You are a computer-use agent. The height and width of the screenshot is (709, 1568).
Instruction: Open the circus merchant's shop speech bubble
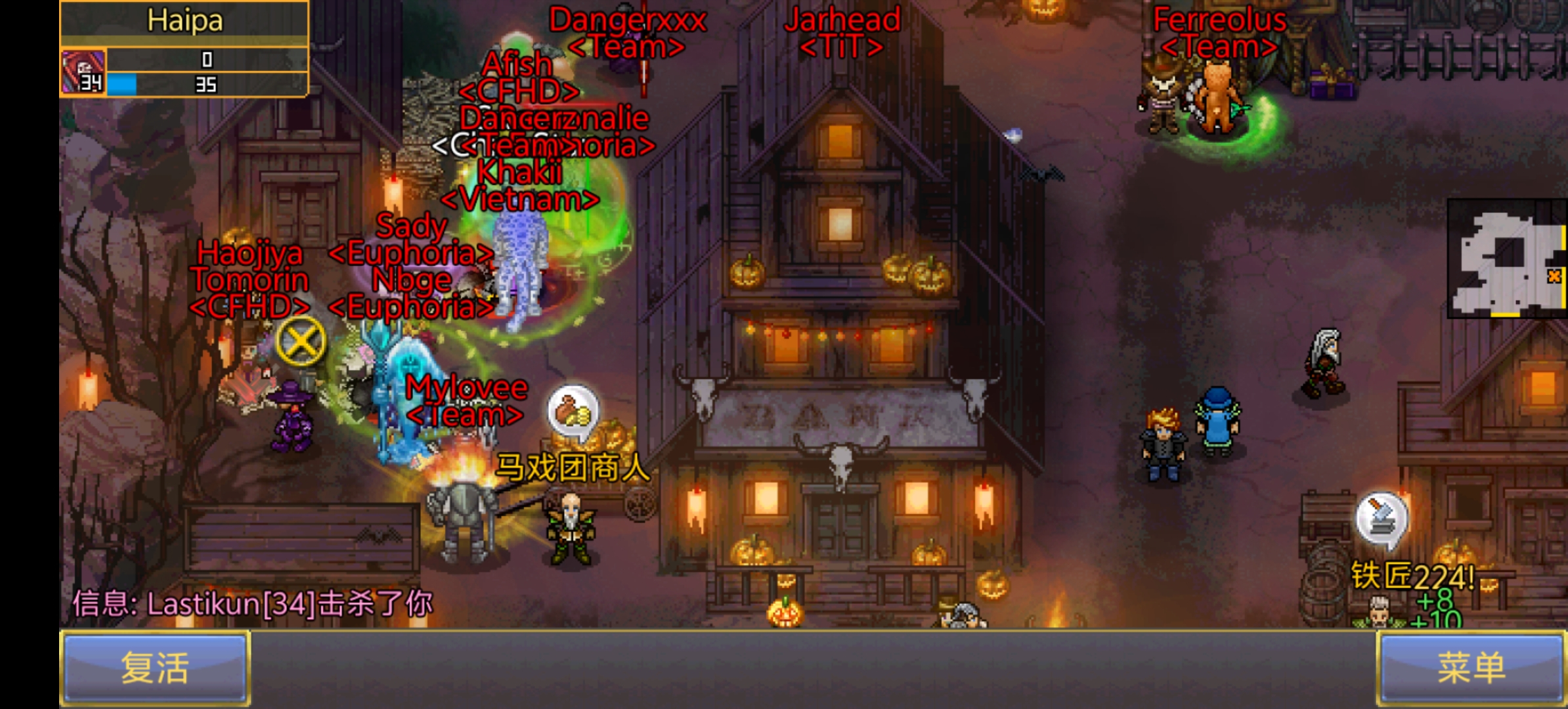pyautogui.click(x=573, y=412)
